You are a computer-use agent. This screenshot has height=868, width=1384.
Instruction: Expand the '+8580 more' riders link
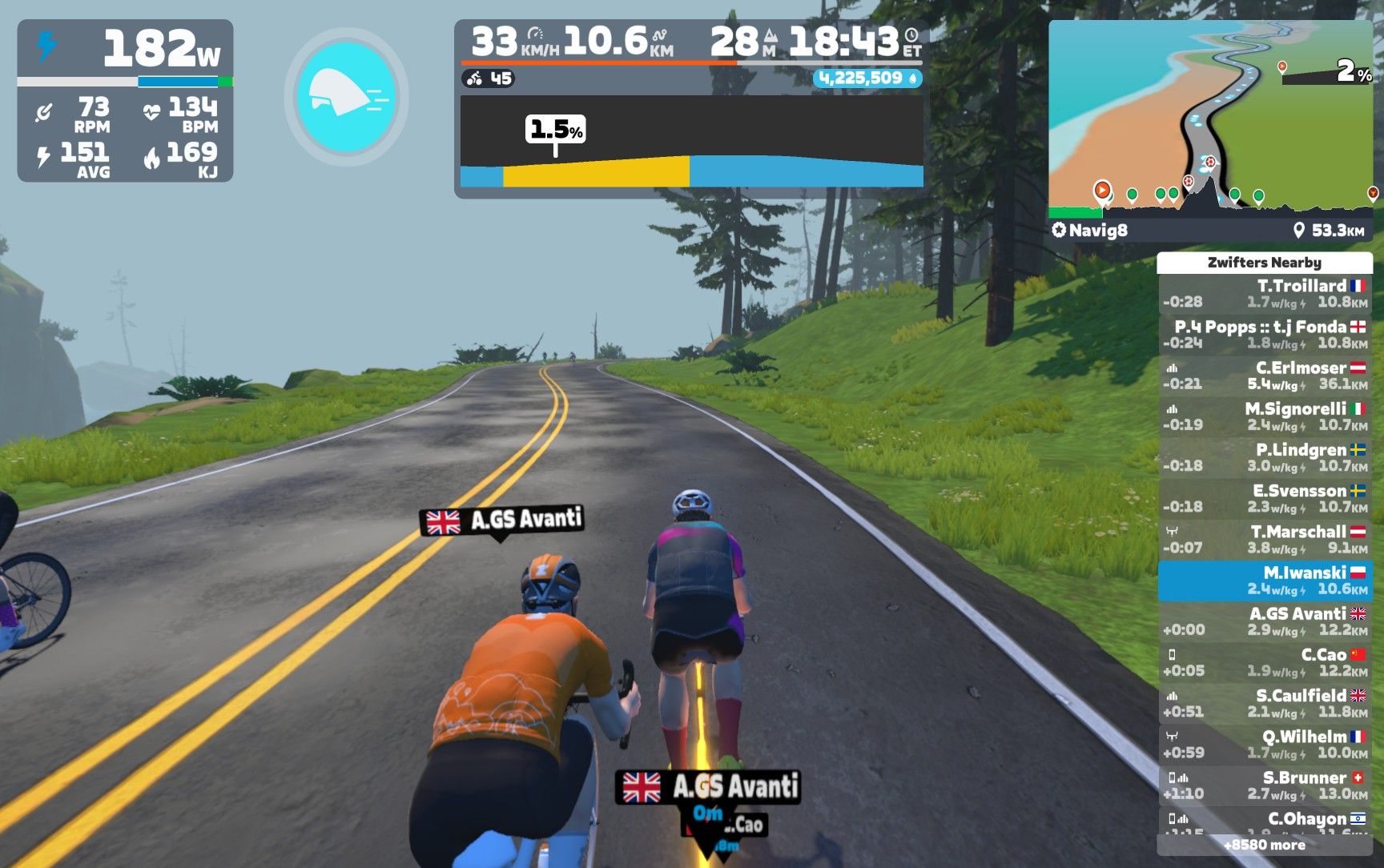(1265, 845)
